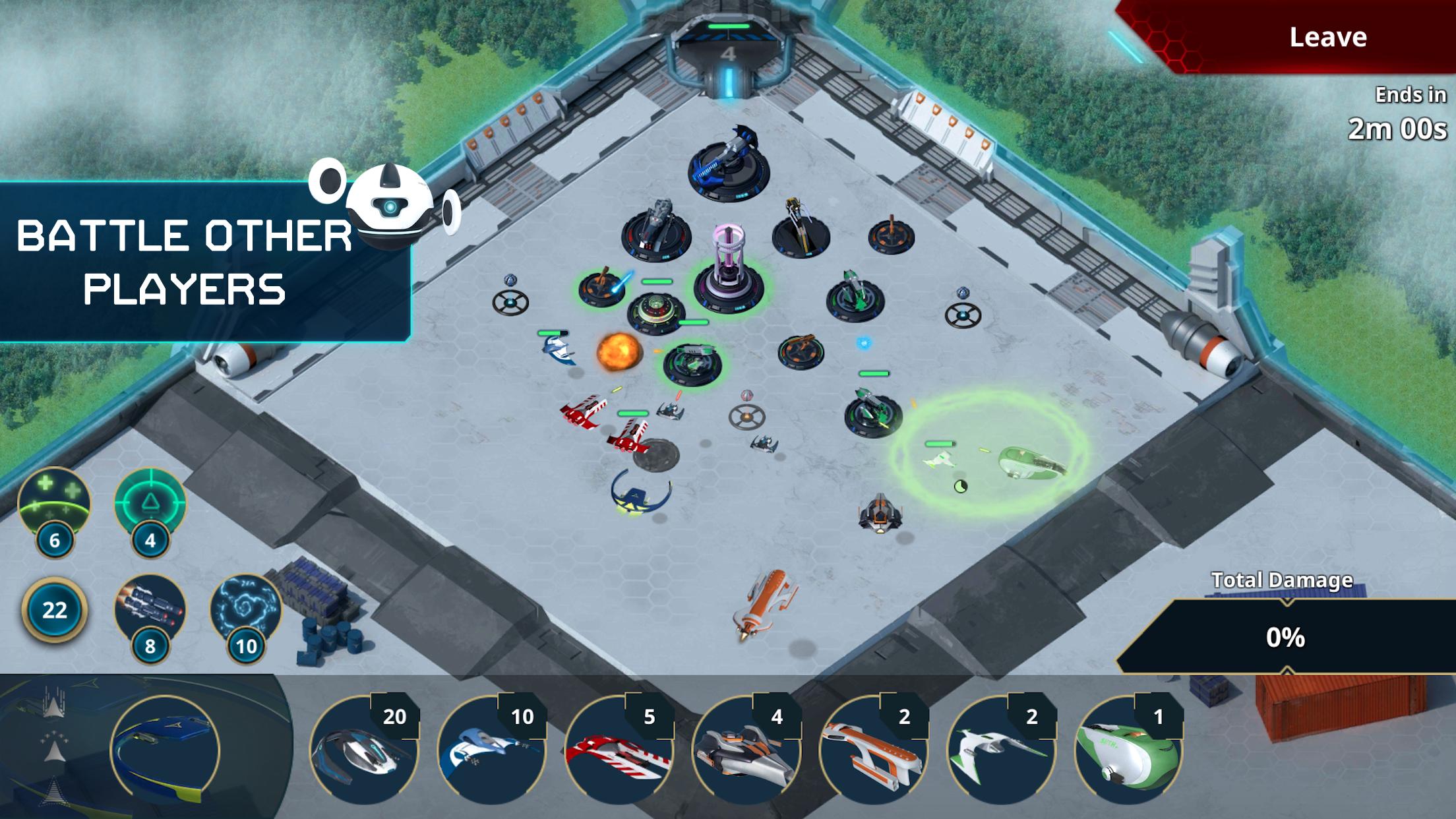Use the green targeting beacon ability
Image resolution: width=1456 pixels, height=819 pixels.
pos(150,503)
